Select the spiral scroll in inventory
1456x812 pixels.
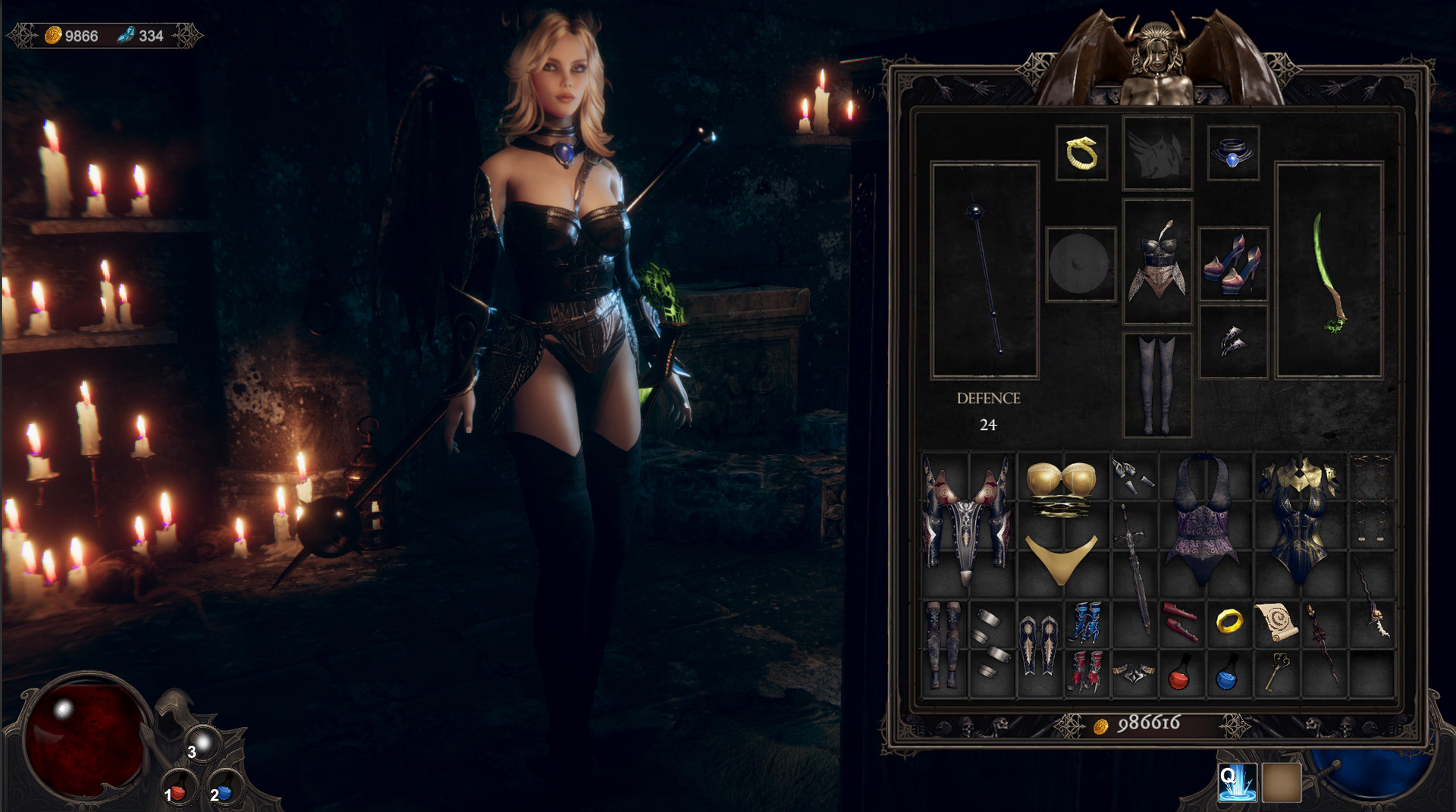[x=1278, y=620]
